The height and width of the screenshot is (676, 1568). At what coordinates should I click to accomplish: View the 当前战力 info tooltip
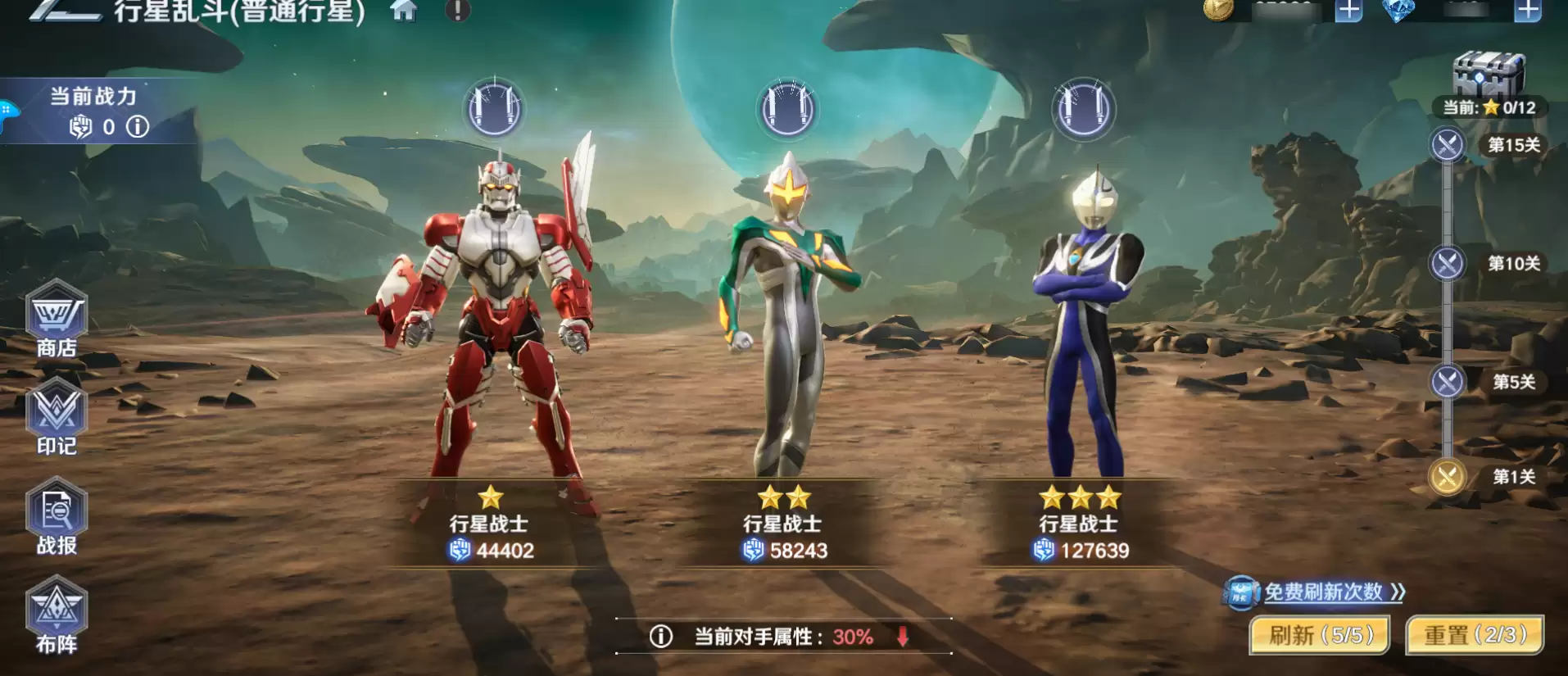tap(137, 126)
